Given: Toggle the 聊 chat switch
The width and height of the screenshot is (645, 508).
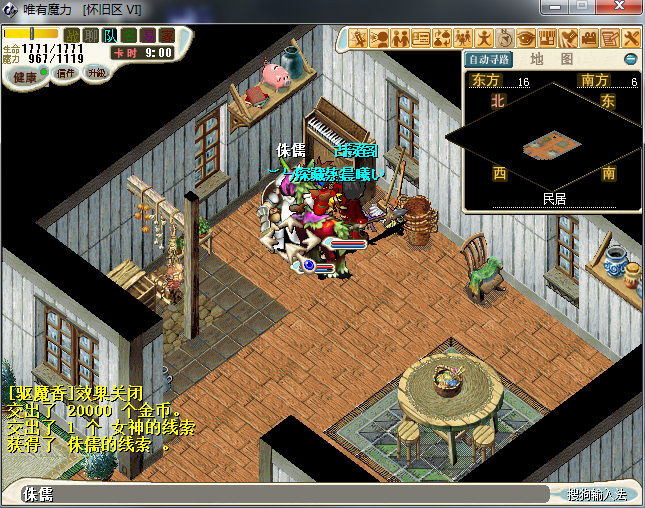Looking at the screenshot, I should coord(90,36).
